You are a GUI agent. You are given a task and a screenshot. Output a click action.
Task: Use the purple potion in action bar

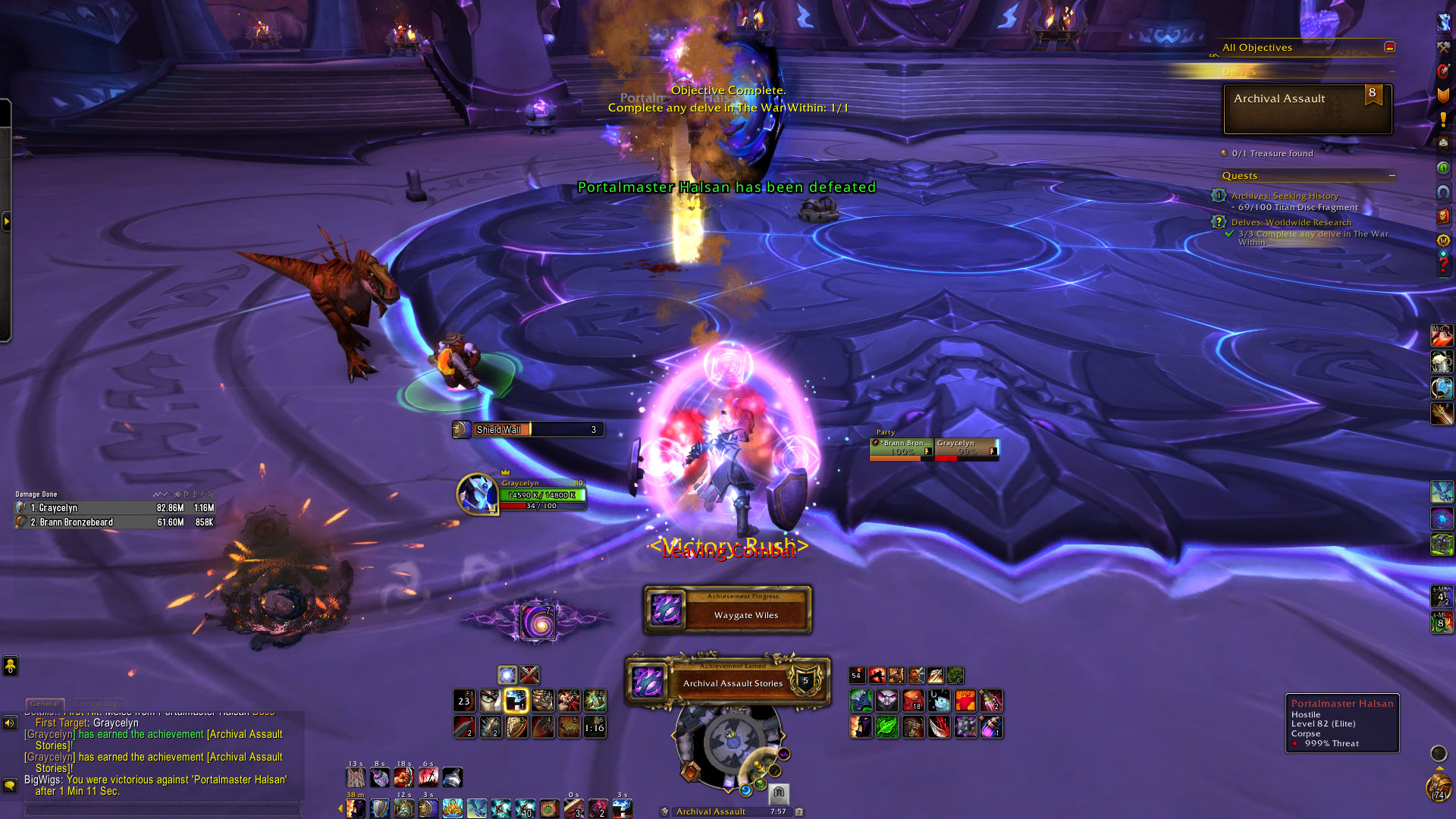[991, 727]
